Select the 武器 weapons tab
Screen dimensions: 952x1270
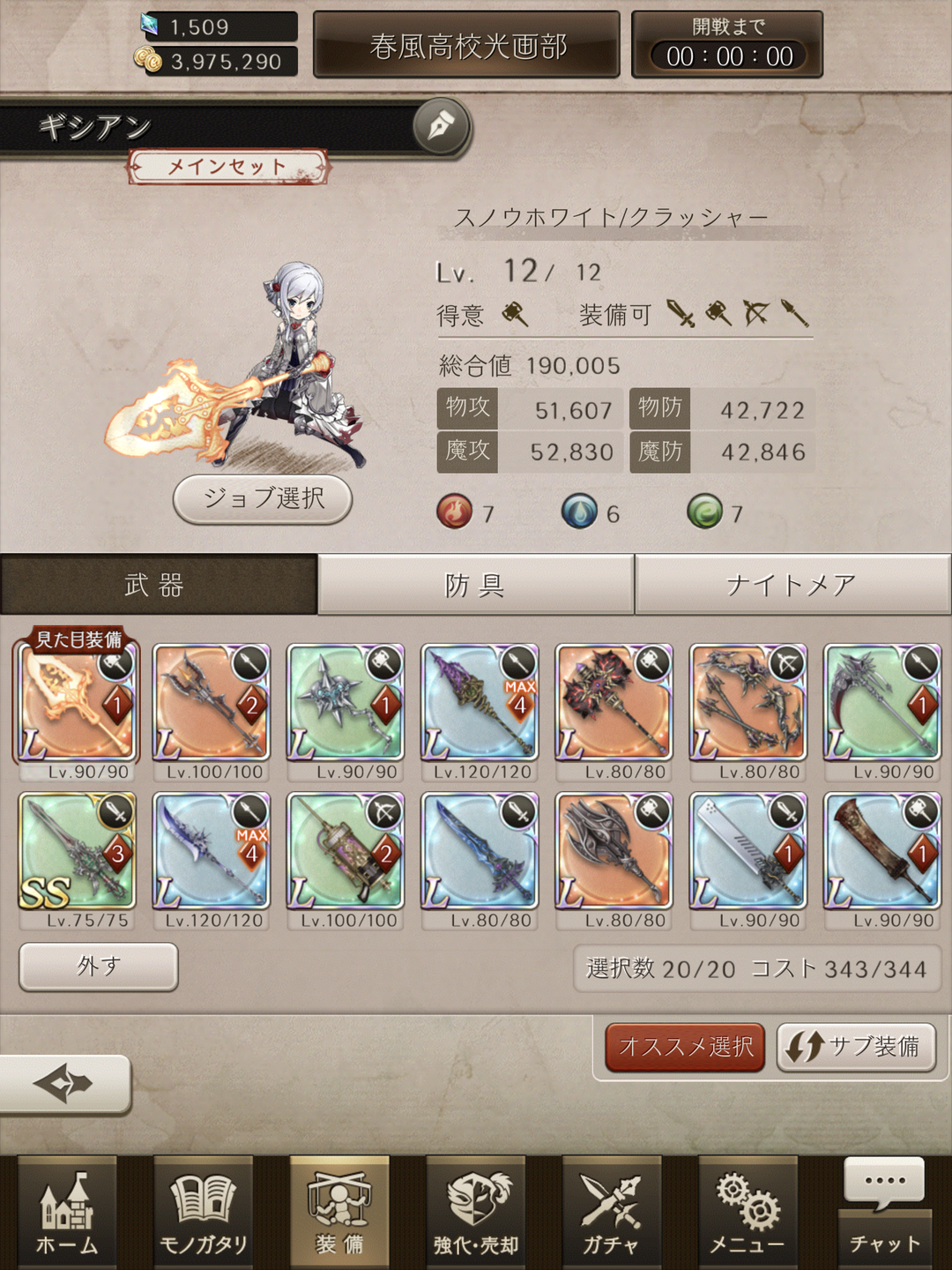157,584
